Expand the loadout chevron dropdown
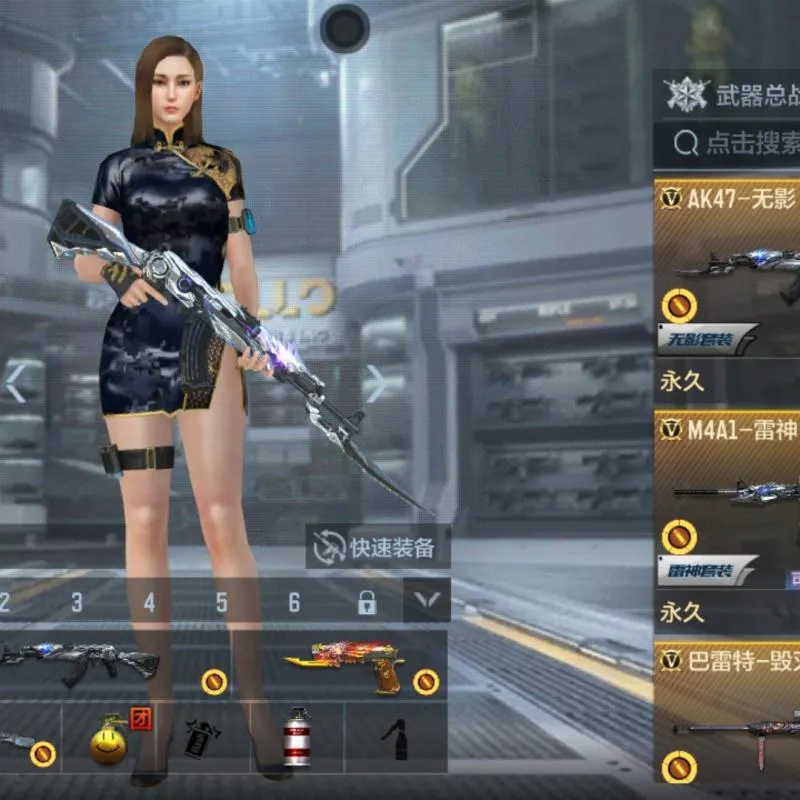 (427, 600)
